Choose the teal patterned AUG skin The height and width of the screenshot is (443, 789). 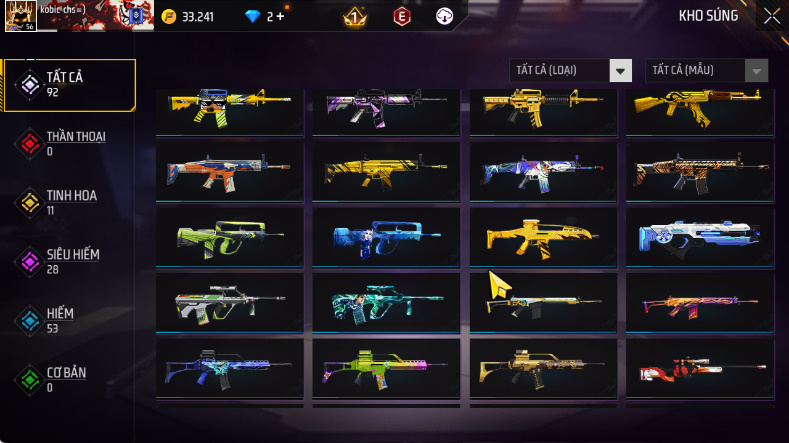coord(386,302)
